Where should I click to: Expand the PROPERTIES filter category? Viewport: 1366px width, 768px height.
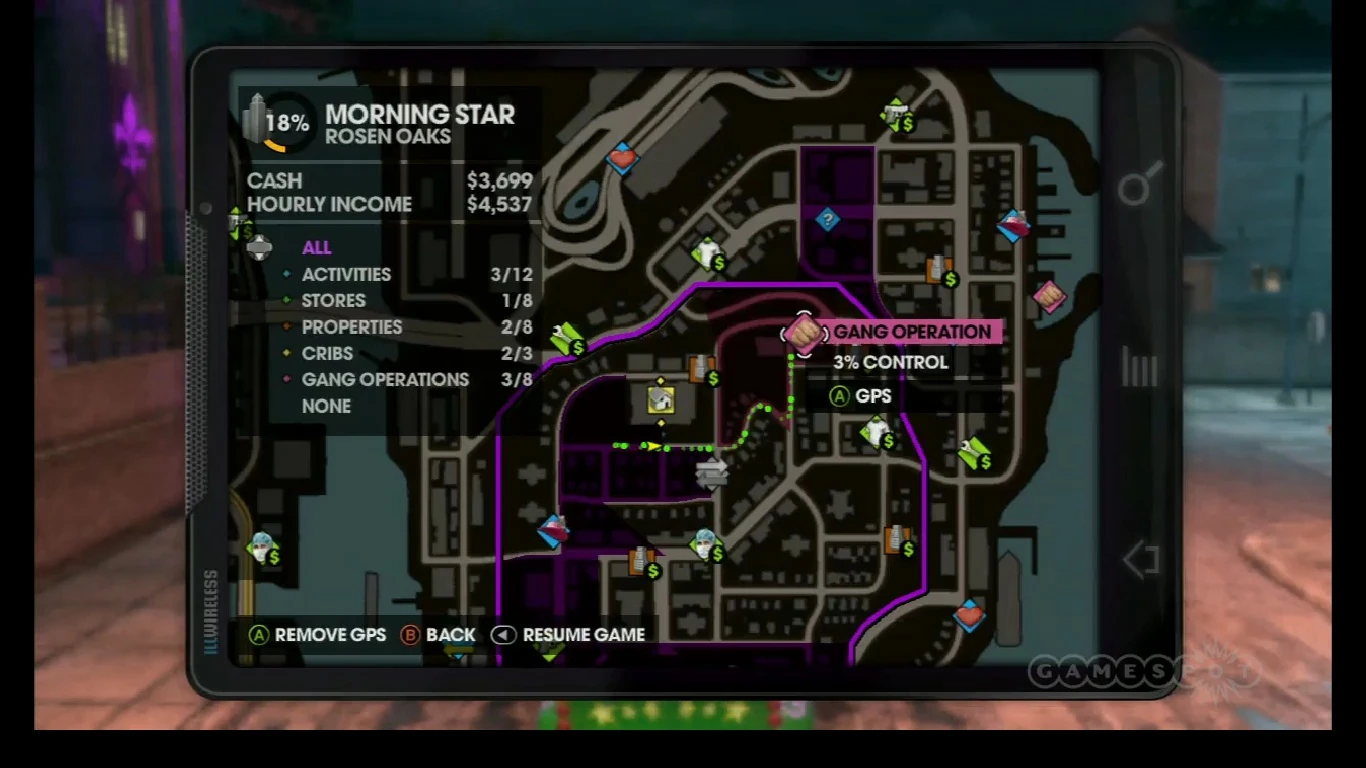tap(352, 327)
